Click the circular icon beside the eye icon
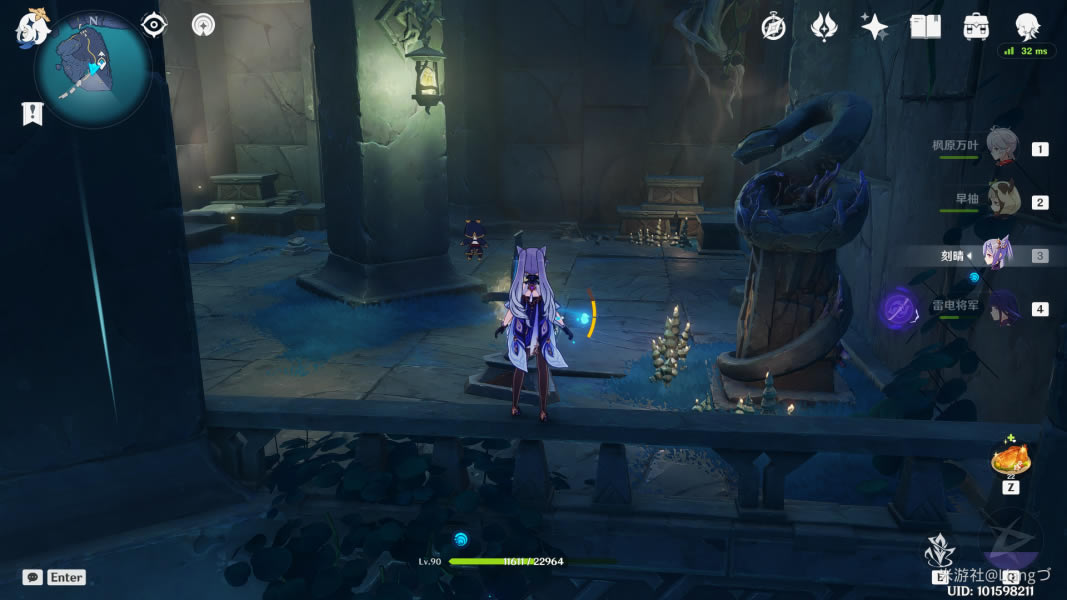 pos(203,25)
